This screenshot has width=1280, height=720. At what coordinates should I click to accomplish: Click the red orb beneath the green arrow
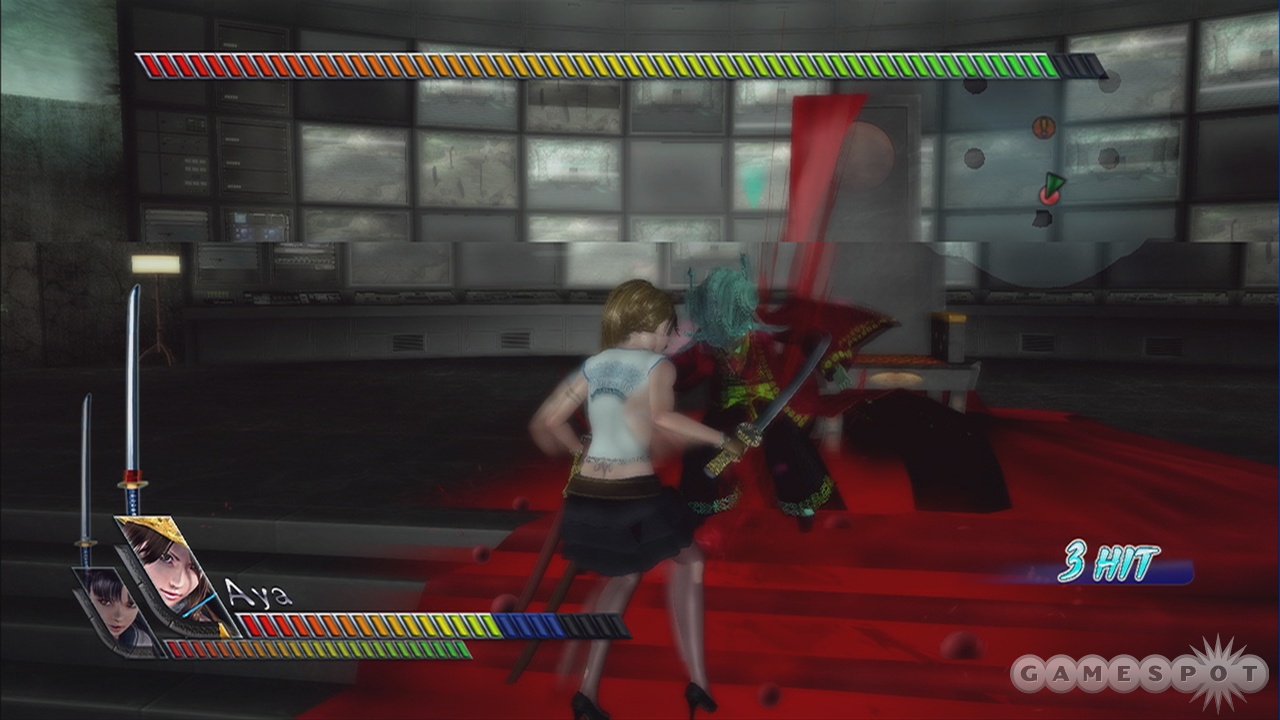click(1050, 197)
